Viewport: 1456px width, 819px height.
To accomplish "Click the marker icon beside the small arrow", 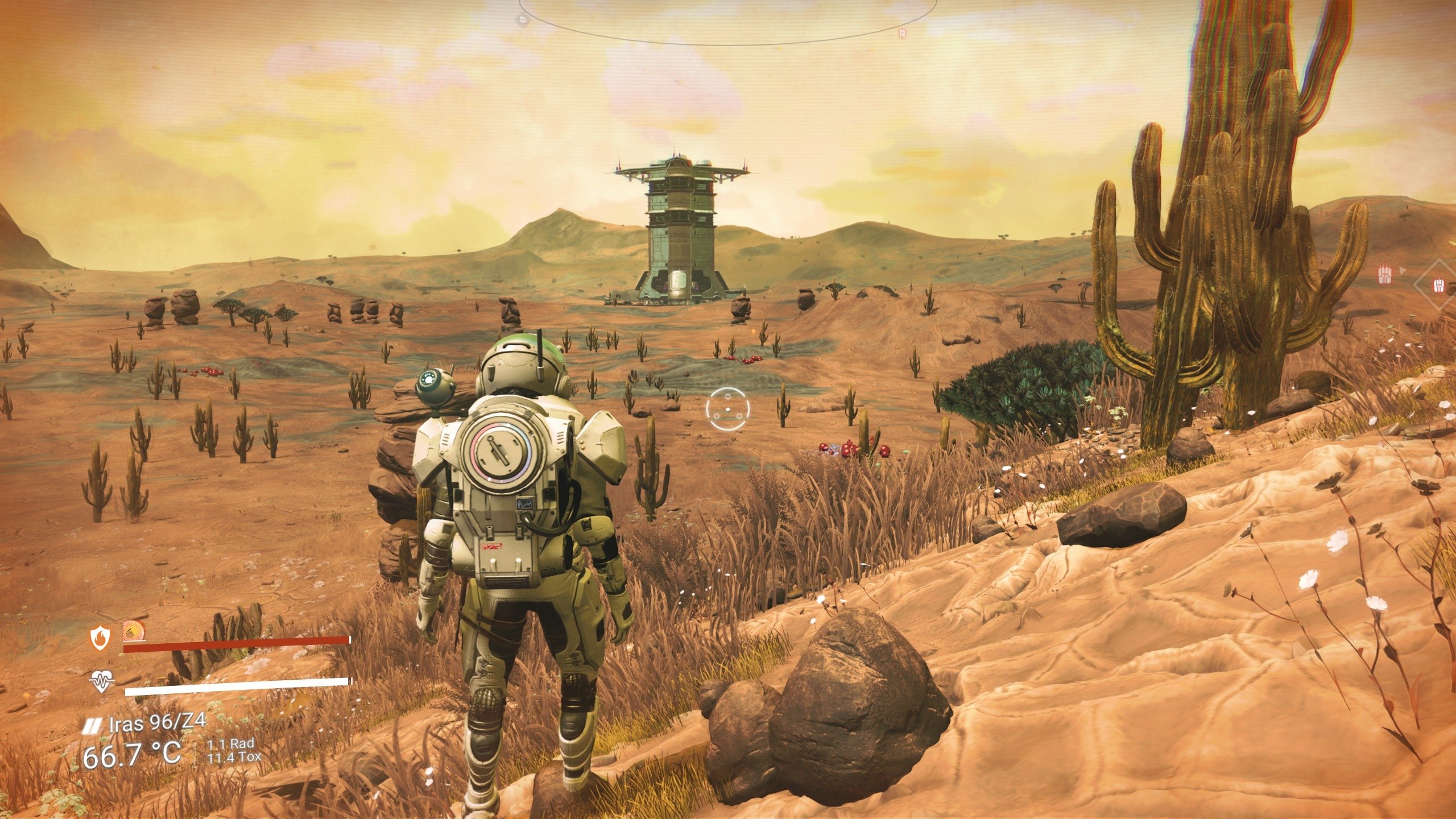I will [1384, 275].
